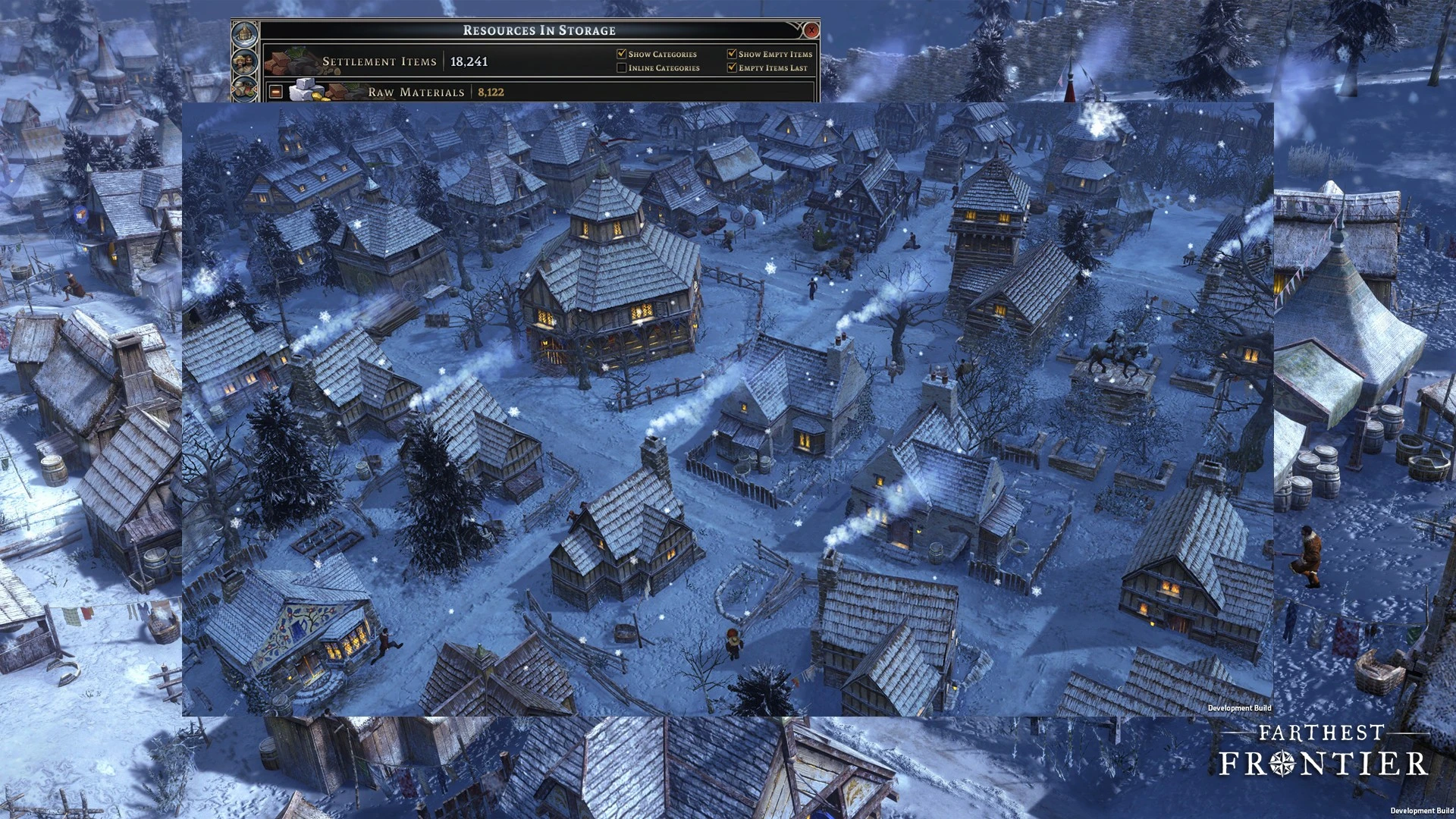This screenshot has height=819, width=1456.
Task: Toggle the Empty Items Last checkbox
Action: click(732, 67)
